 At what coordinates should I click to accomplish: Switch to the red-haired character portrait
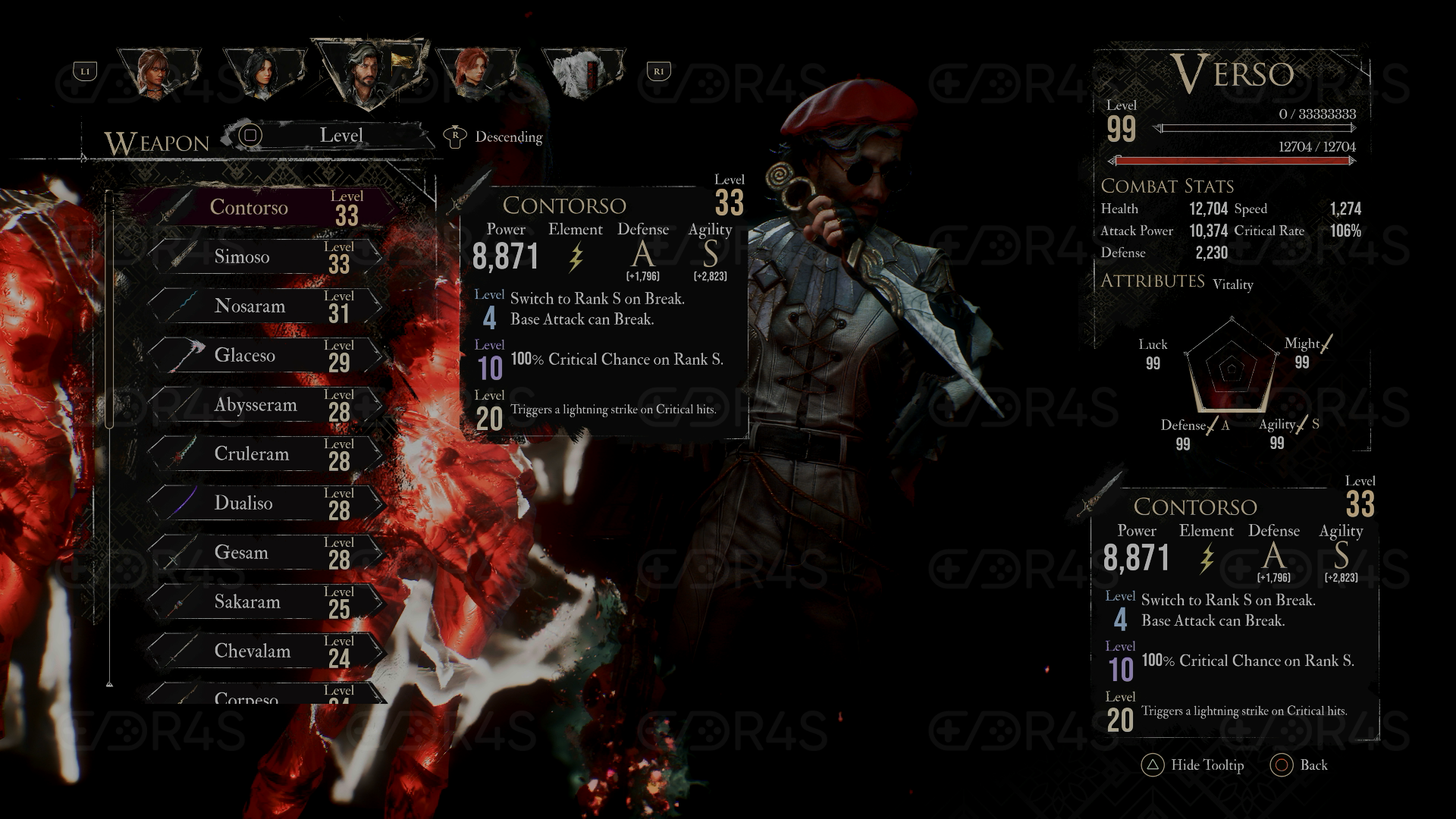tap(475, 74)
